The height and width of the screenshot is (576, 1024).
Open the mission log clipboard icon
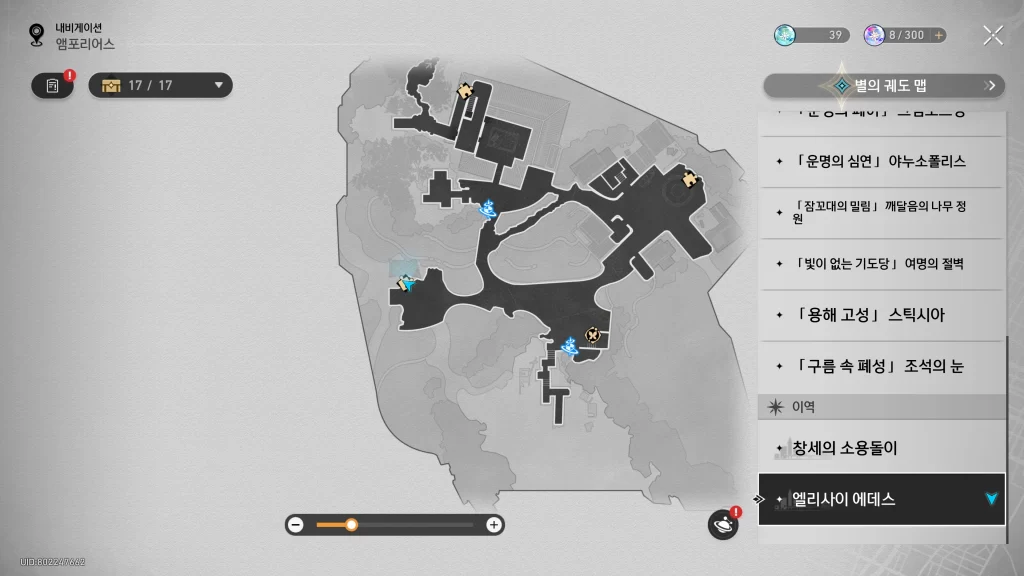pyautogui.click(x=53, y=85)
